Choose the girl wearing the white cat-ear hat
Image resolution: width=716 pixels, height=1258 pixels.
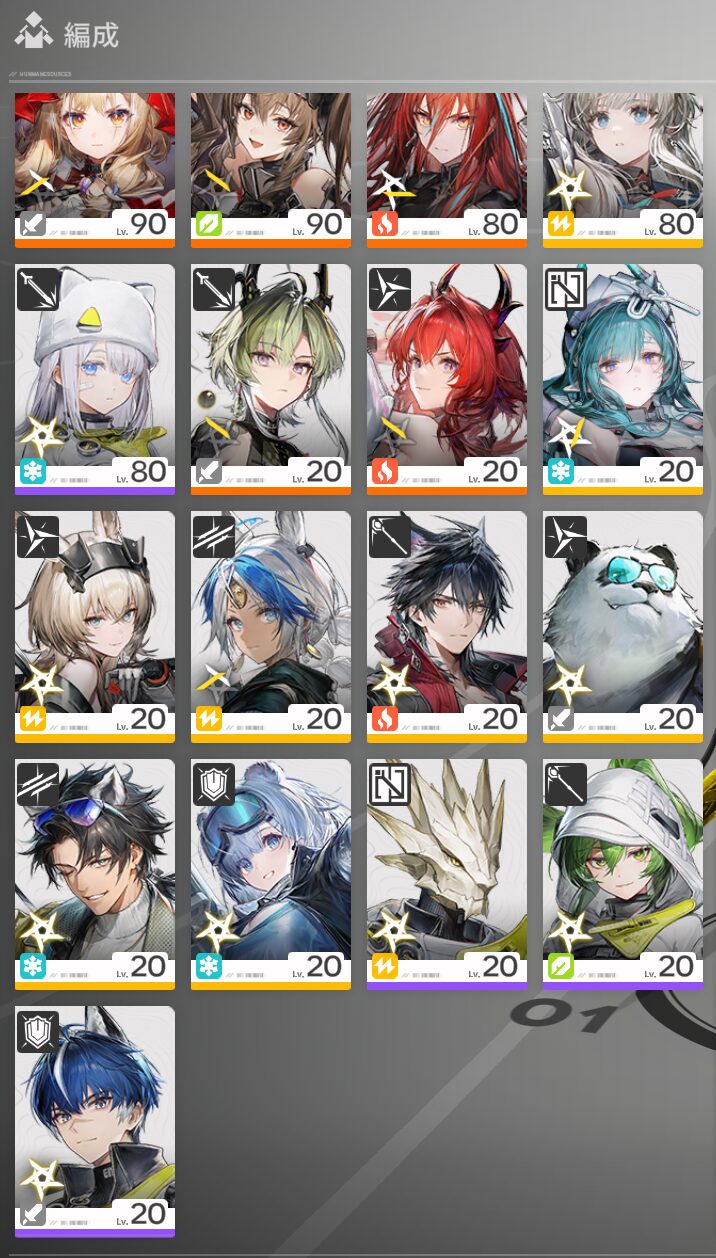tap(95, 375)
